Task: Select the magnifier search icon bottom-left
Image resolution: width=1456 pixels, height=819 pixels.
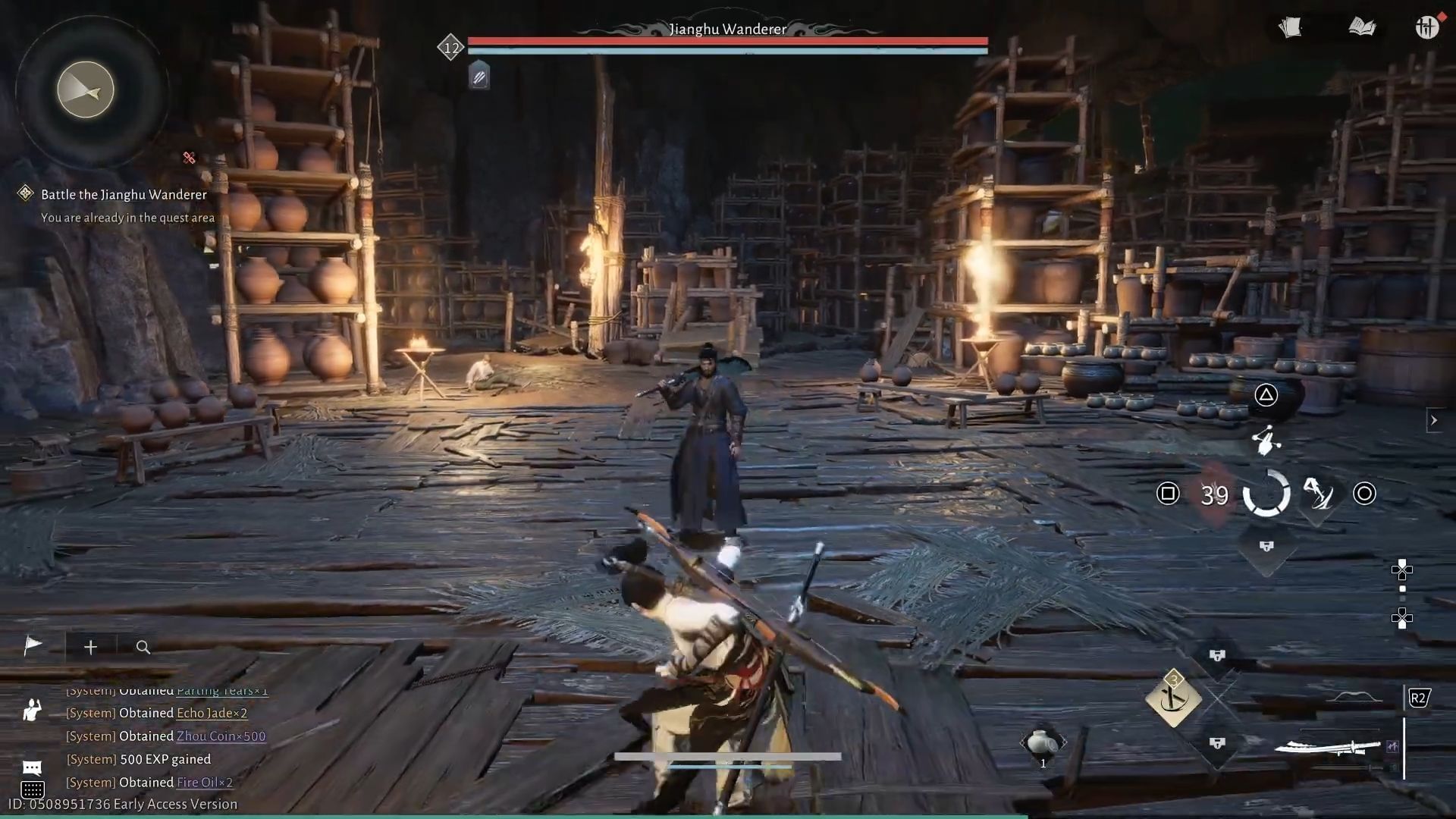Action: point(143,648)
